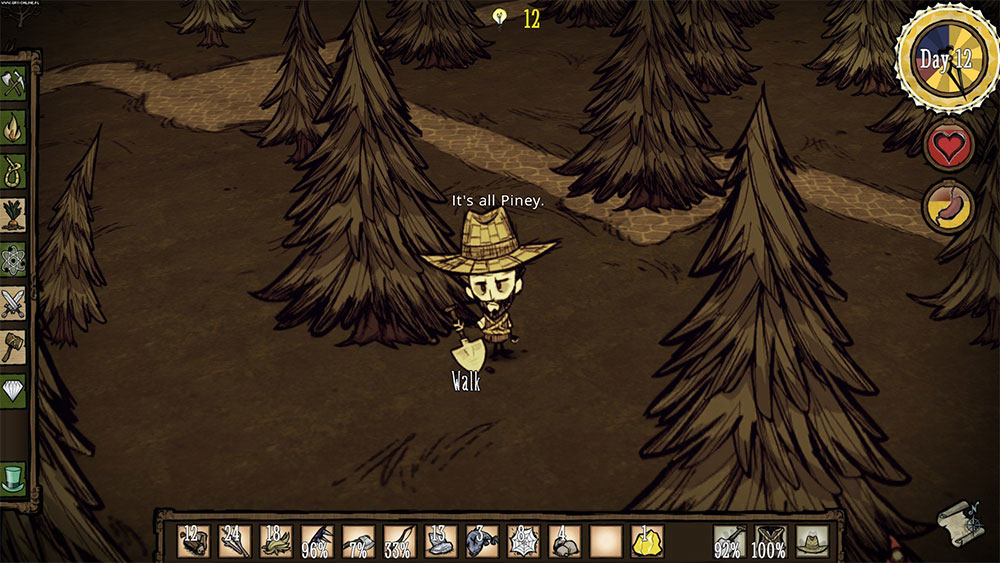Open the Fight crafting tab with crossed swords
Viewport: 1000px width, 563px height.
click(x=14, y=301)
